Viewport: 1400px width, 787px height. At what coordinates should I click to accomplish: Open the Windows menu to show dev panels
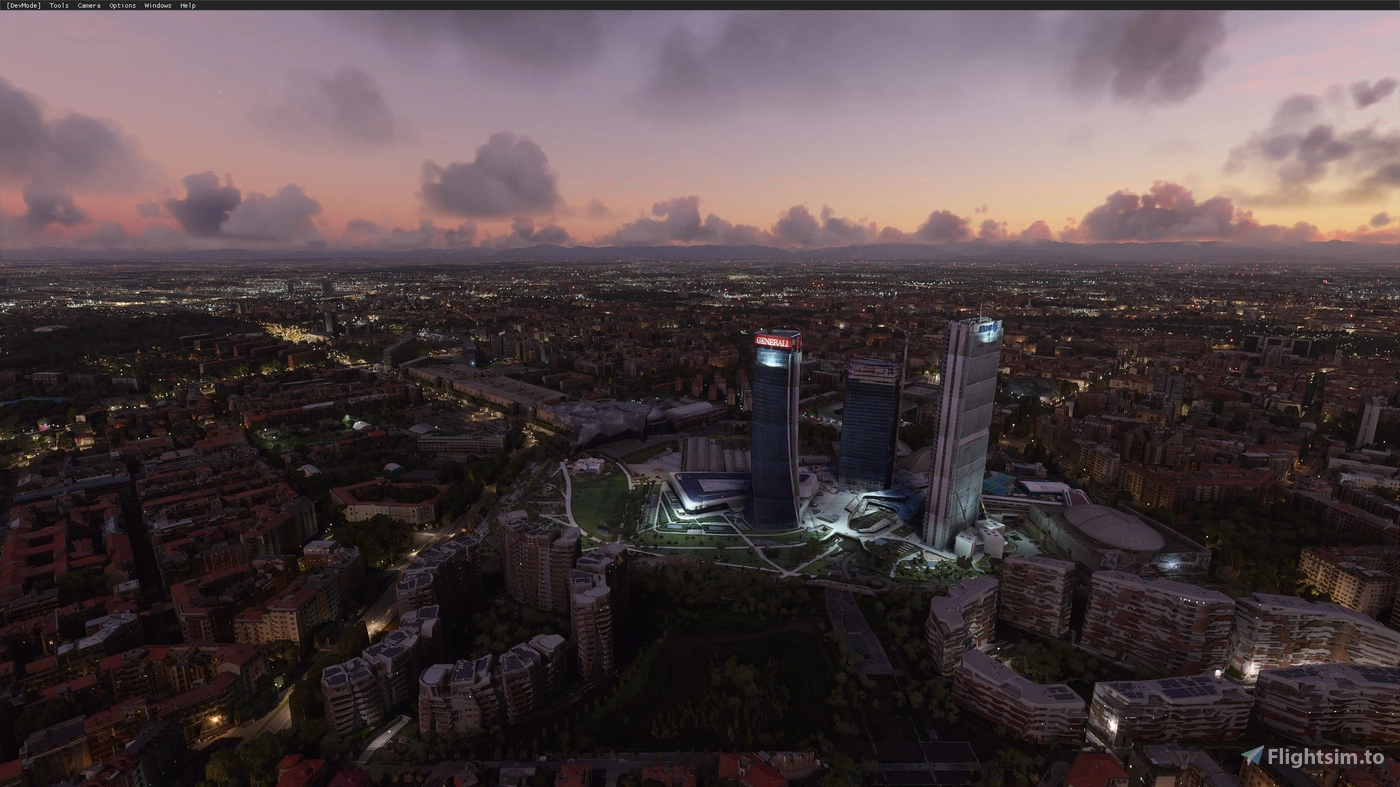coord(157,5)
